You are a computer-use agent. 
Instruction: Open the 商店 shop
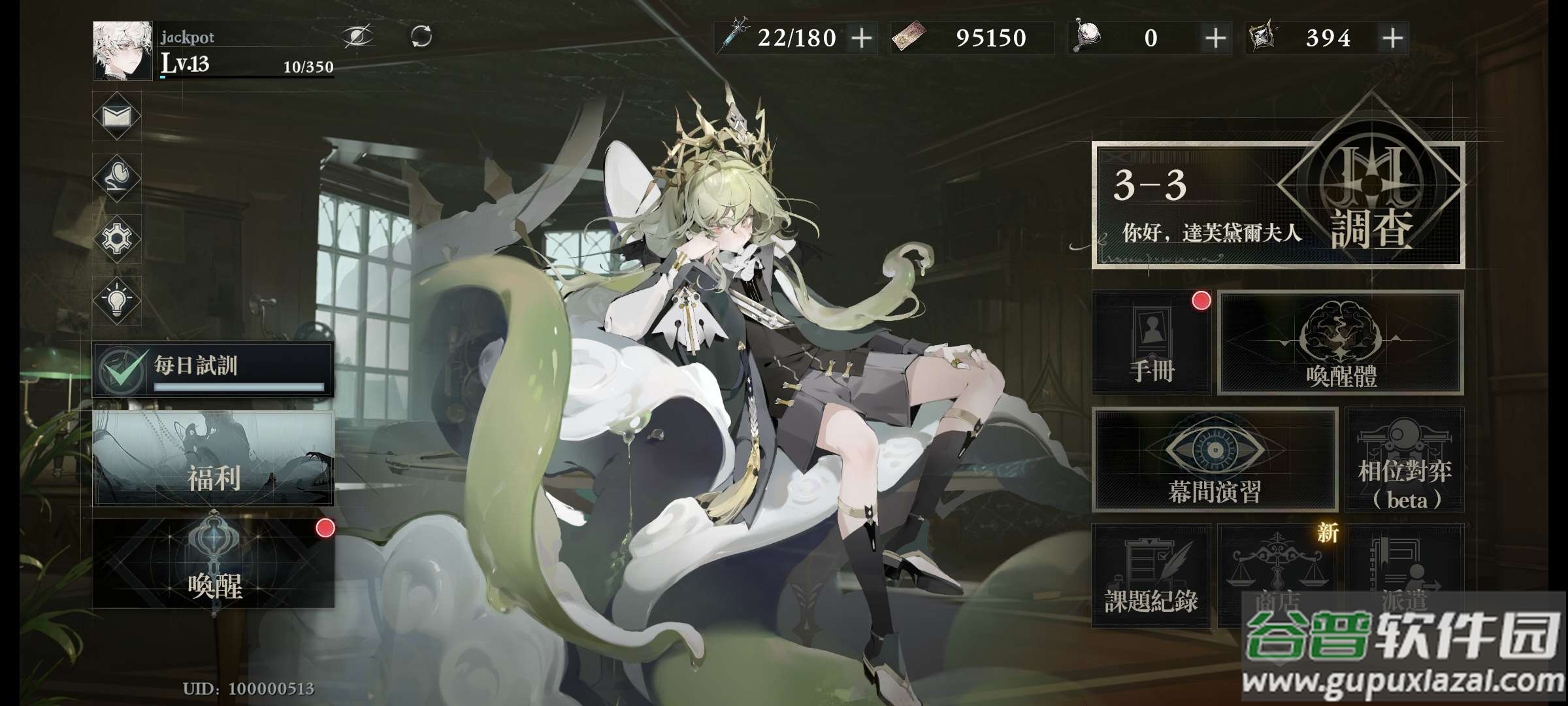coord(1277,575)
